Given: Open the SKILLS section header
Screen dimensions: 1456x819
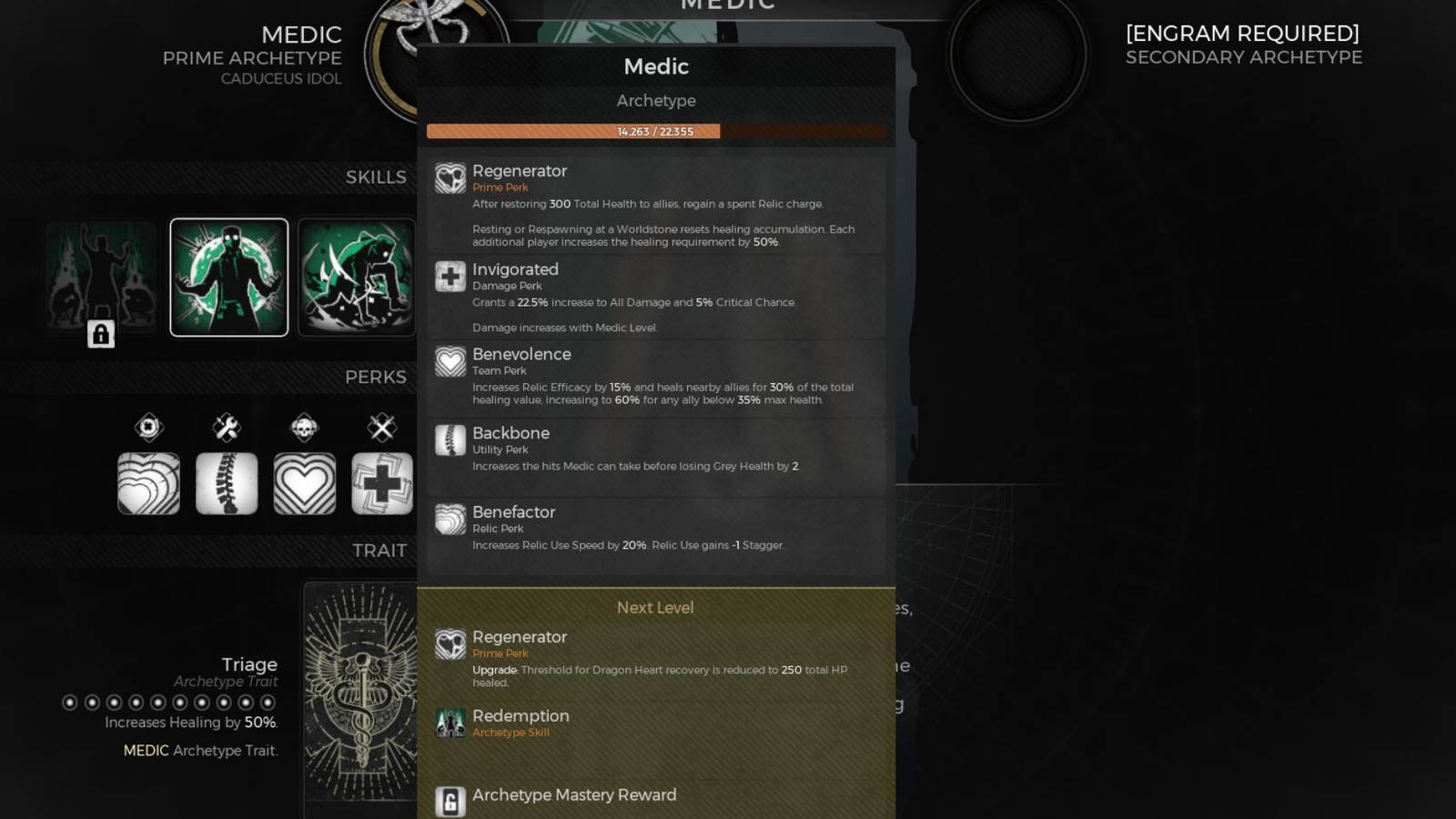Looking at the screenshot, I should (x=377, y=177).
